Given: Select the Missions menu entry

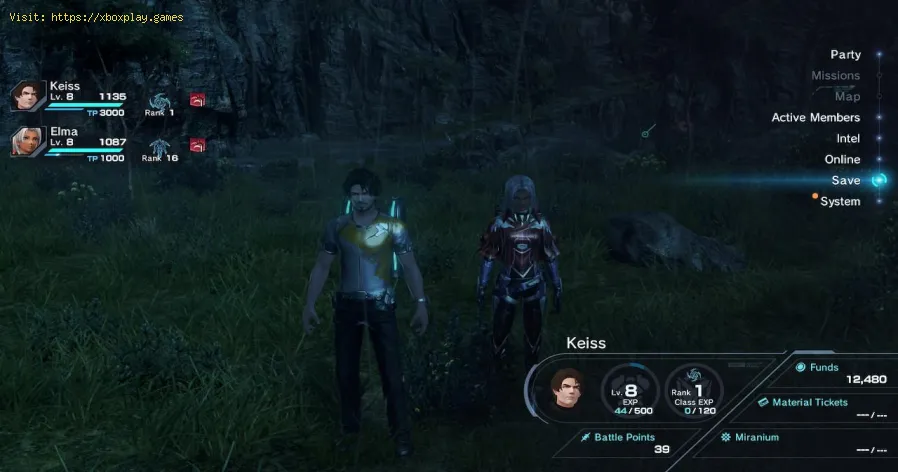Looking at the screenshot, I should [835, 76].
